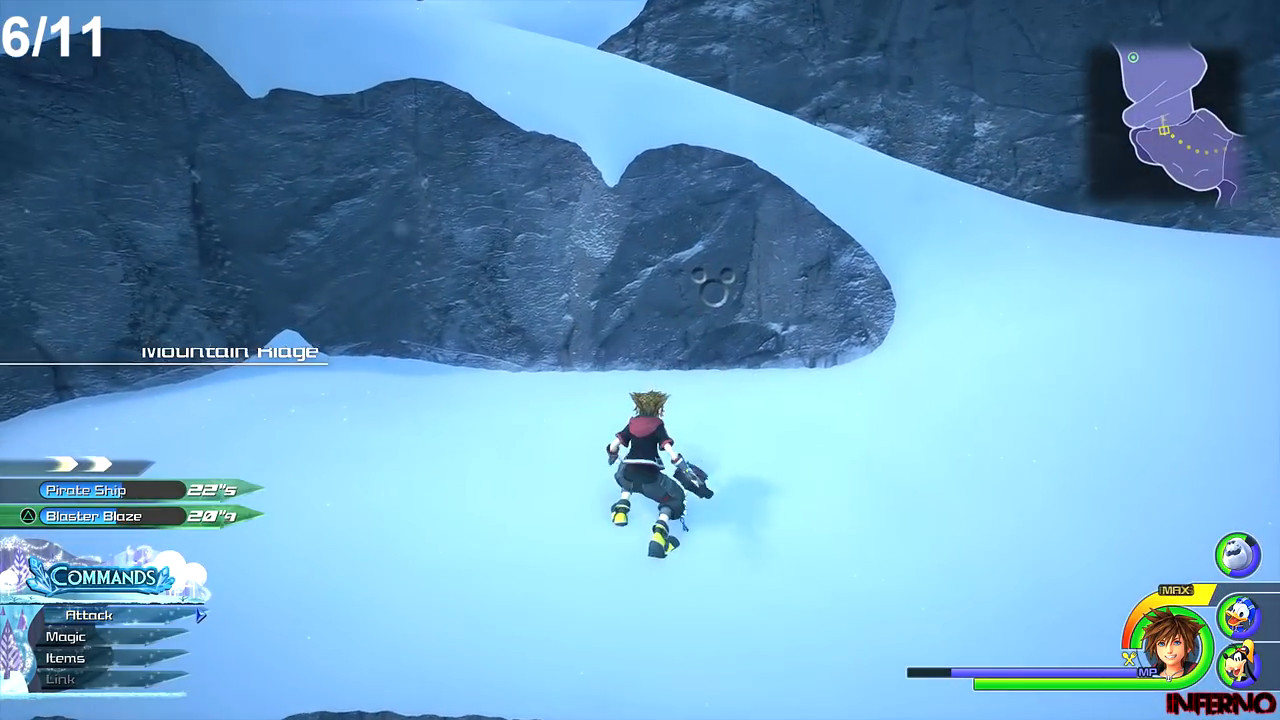Select the Attack command
1280x720 pixels.
click(90, 615)
